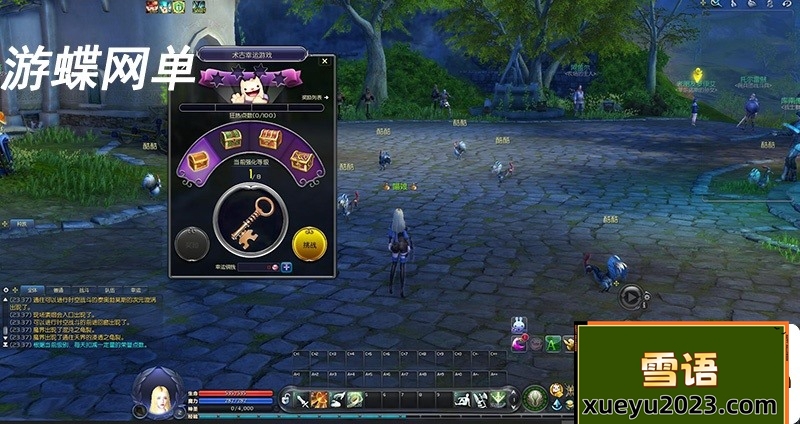The image size is (800, 424).
Task: Select the green treasure chest
Action: [x=233, y=138]
